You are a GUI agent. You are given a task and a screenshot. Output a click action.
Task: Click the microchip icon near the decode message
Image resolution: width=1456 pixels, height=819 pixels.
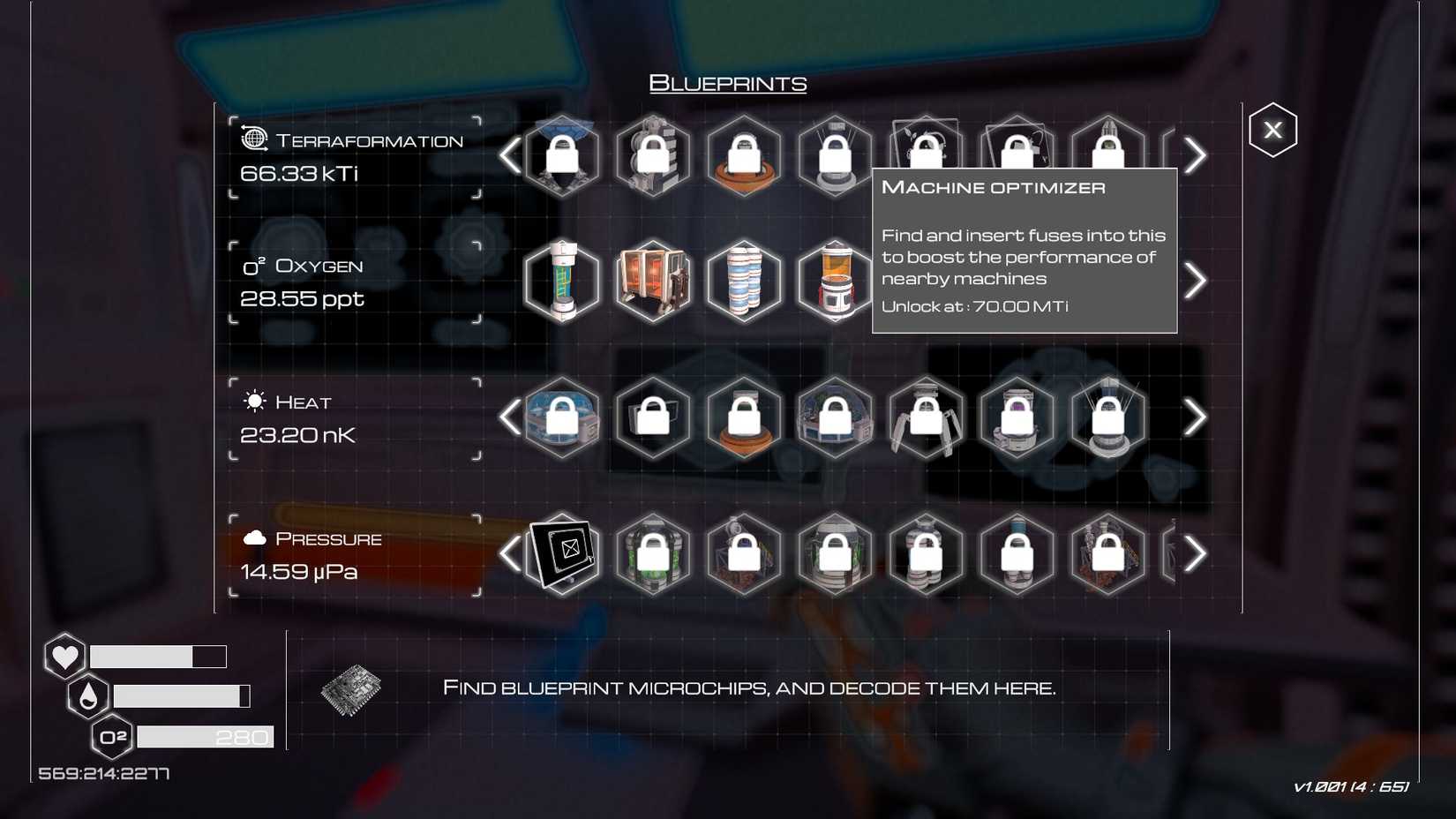pyautogui.click(x=350, y=690)
